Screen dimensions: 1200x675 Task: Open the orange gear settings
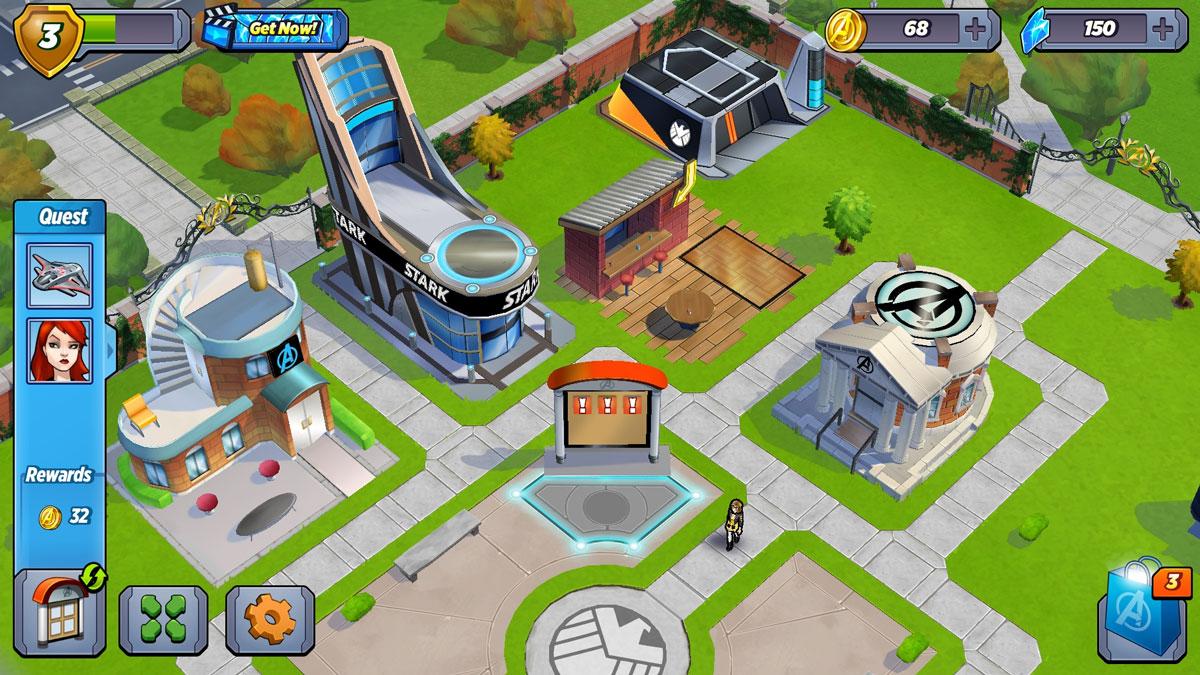point(270,620)
